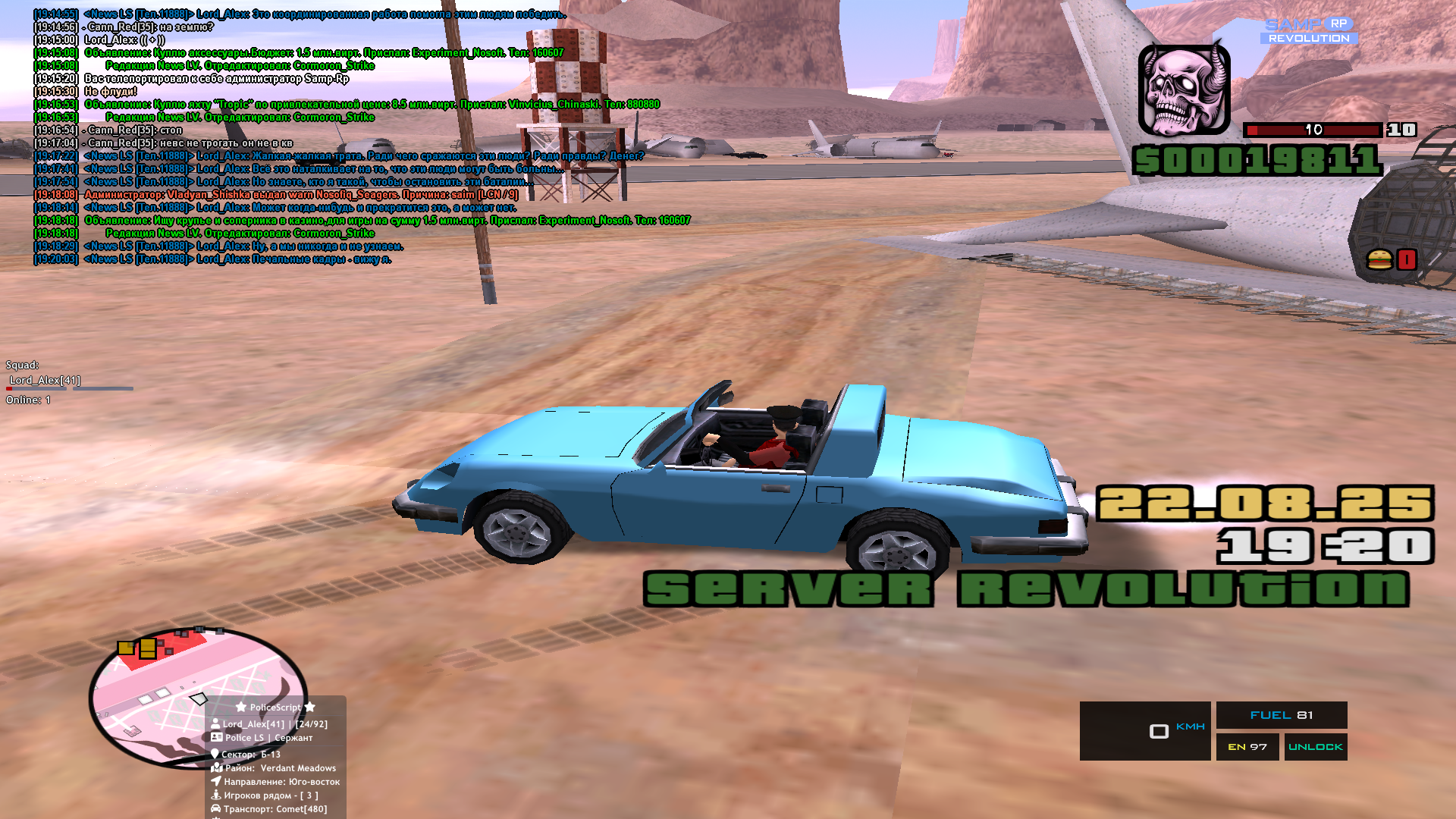Viewport: 1456px width, 819px height.
Task: Open the PoliceScript info panel header
Action: pyautogui.click(x=275, y=707)
